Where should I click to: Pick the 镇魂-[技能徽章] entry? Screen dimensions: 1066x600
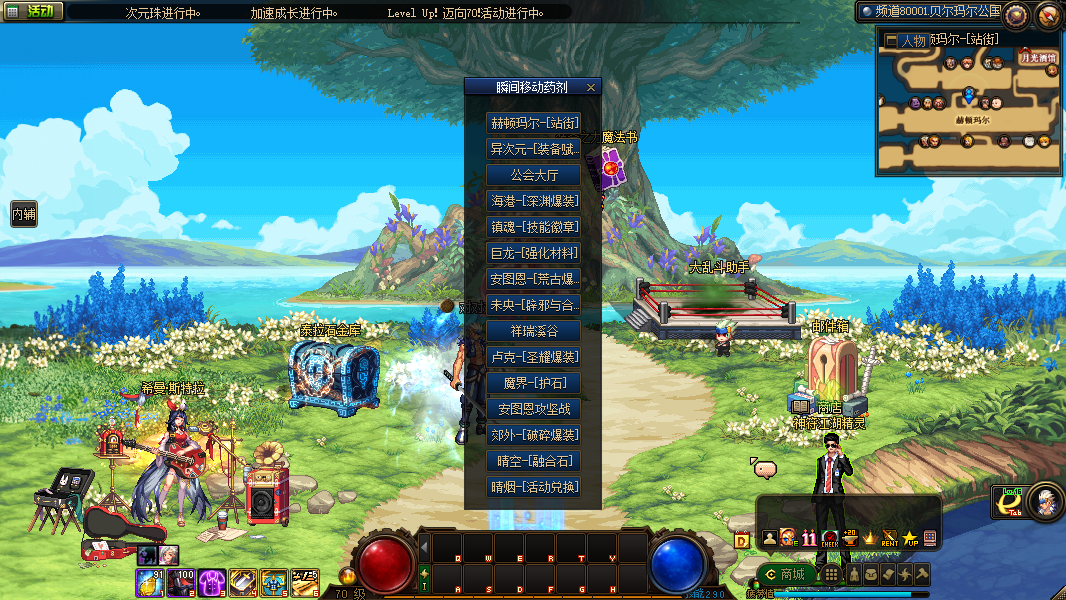[533, 227]
